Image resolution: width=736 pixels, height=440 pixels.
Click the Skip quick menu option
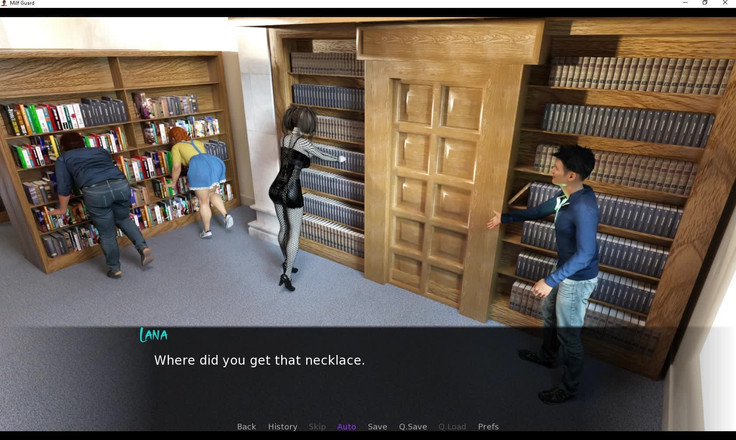point(317,427)
